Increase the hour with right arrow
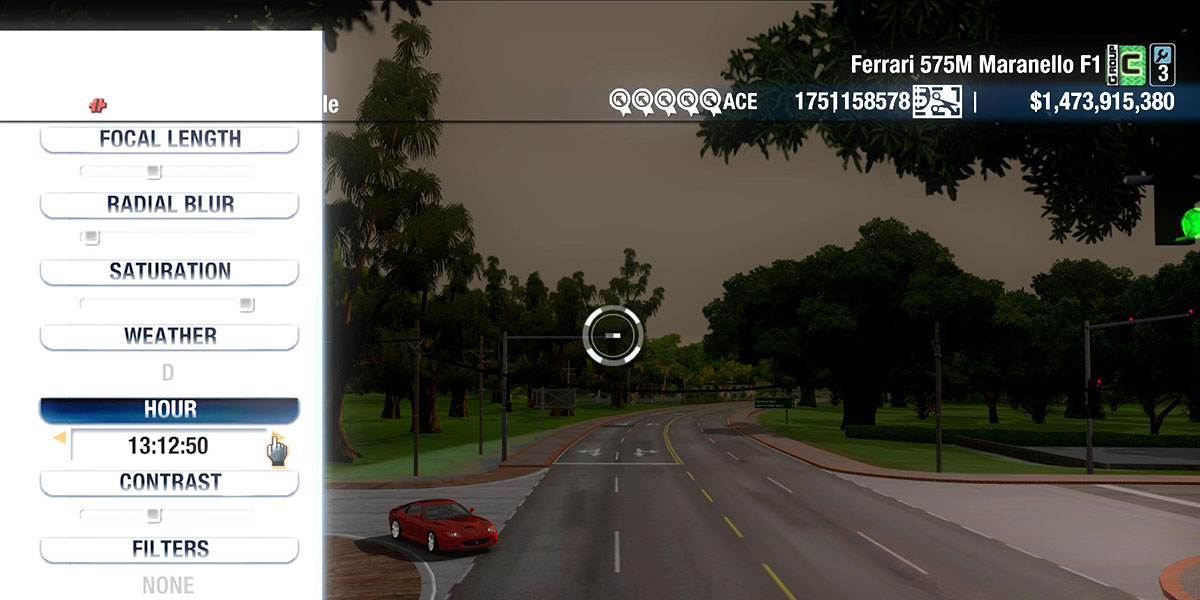 coord(276,438)
